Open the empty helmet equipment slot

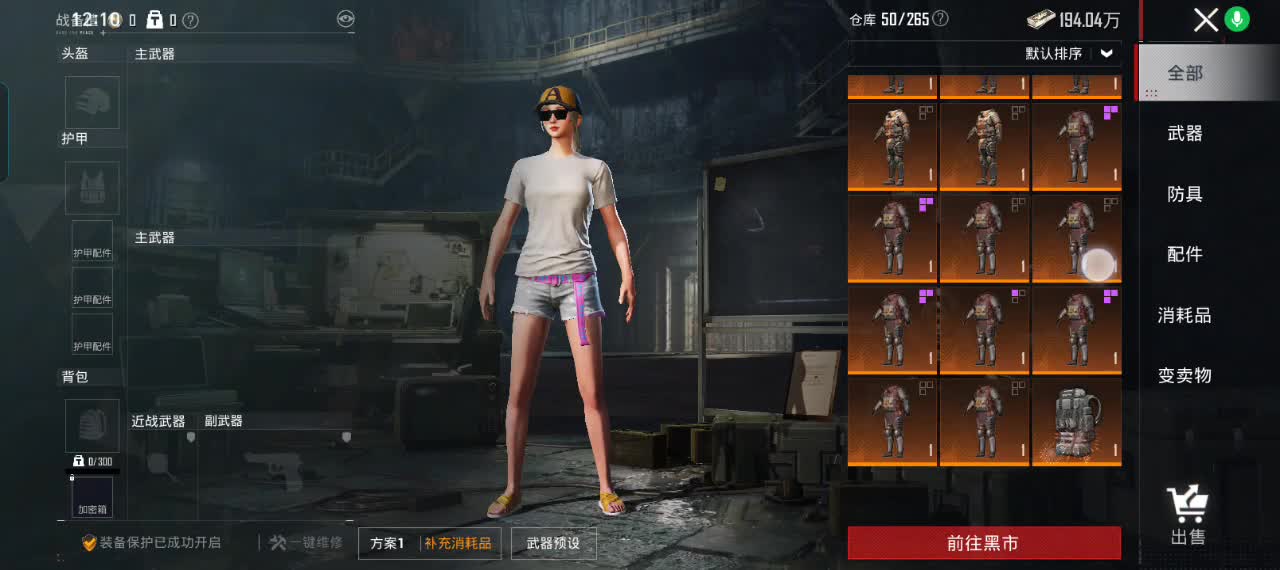coord(92,102)
